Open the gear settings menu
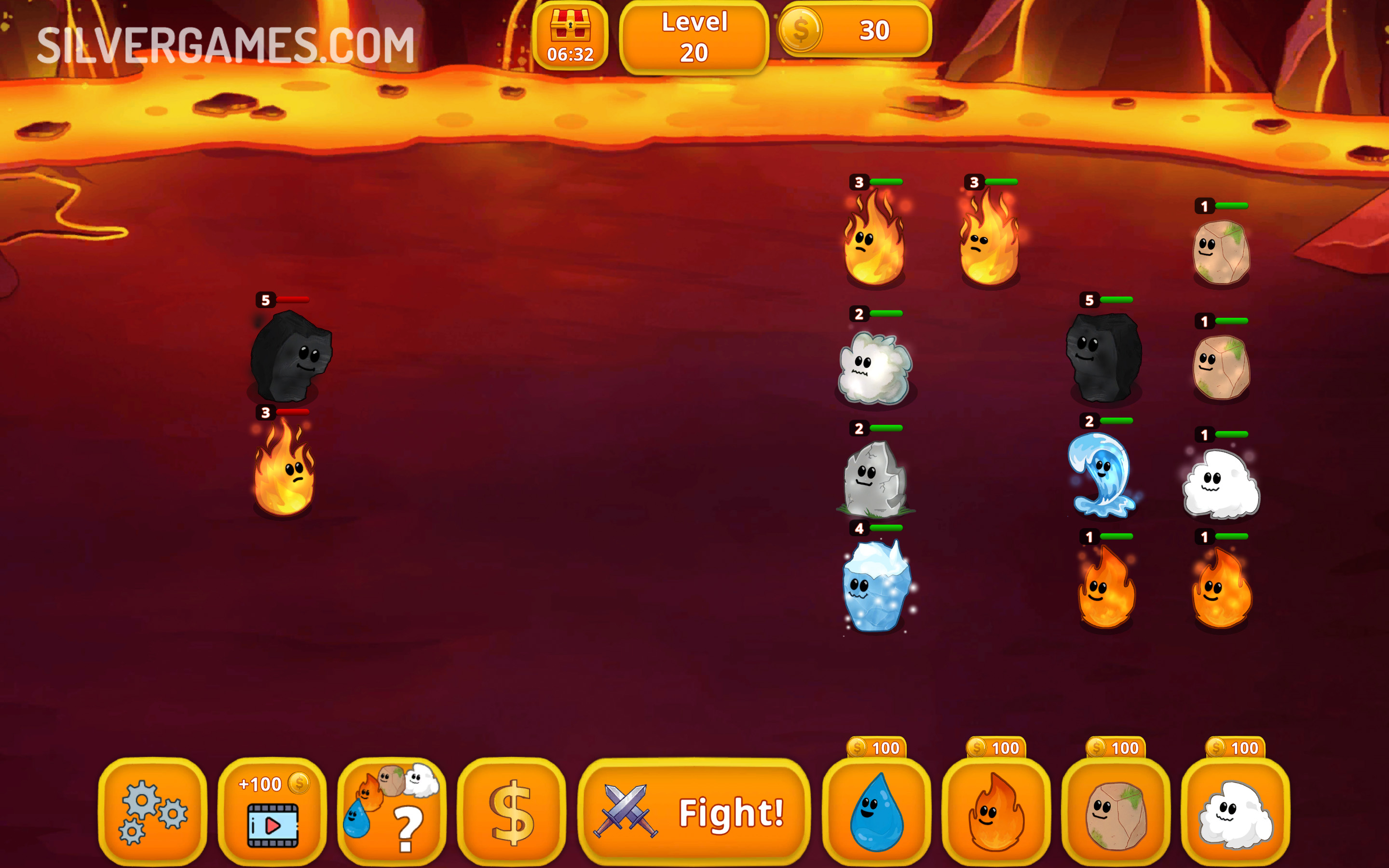This screenshot has width=1389, height=868. pyautogui.click(x=153, y=811)
